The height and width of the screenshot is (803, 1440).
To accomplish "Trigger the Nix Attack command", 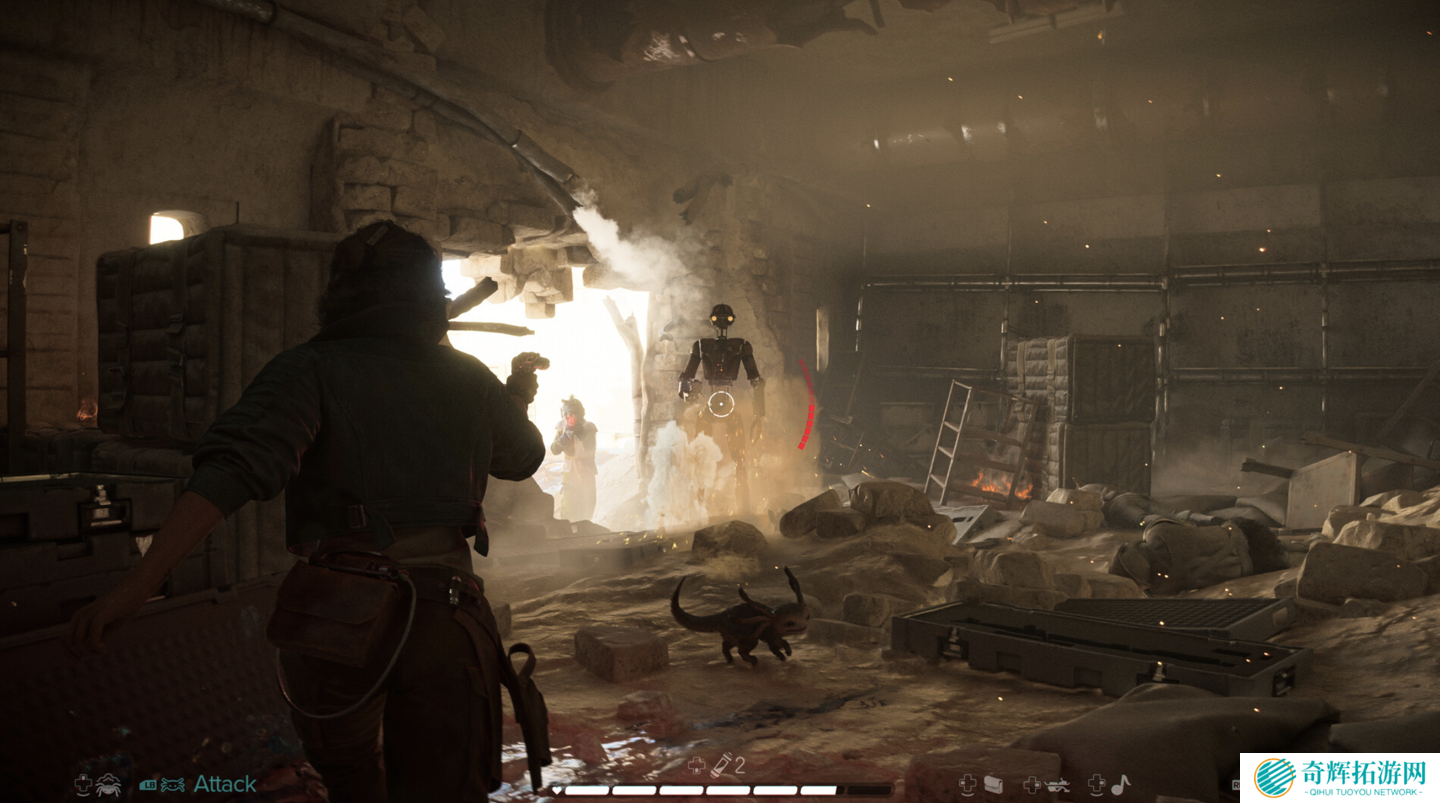I will click(x=224, y=785).
